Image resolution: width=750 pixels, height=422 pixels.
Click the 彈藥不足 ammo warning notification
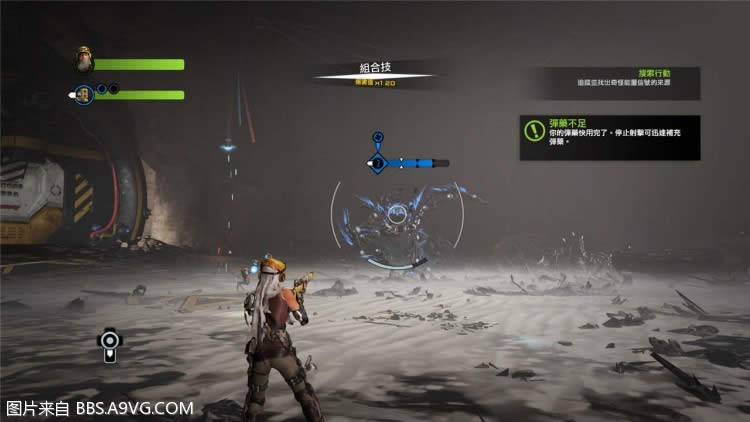click(x=609, y=136)
